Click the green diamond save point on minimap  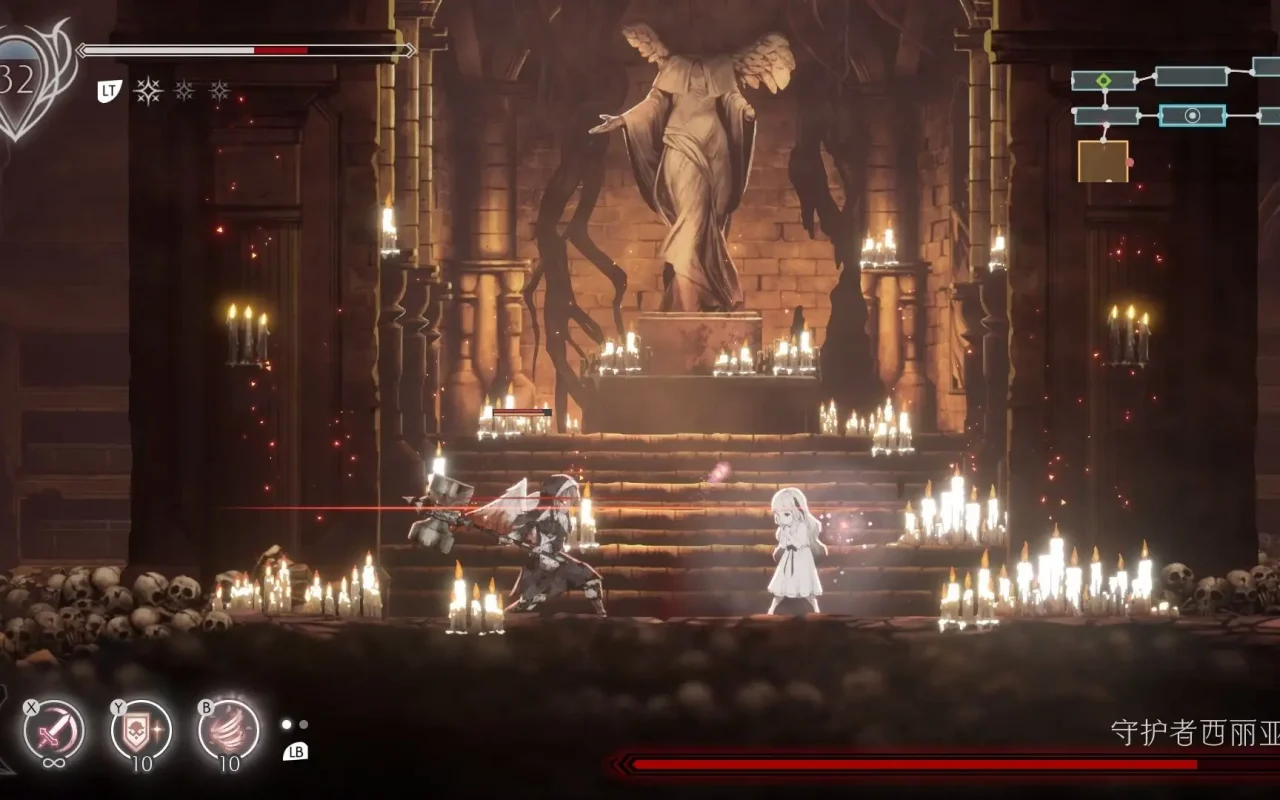click(1103, 80)
